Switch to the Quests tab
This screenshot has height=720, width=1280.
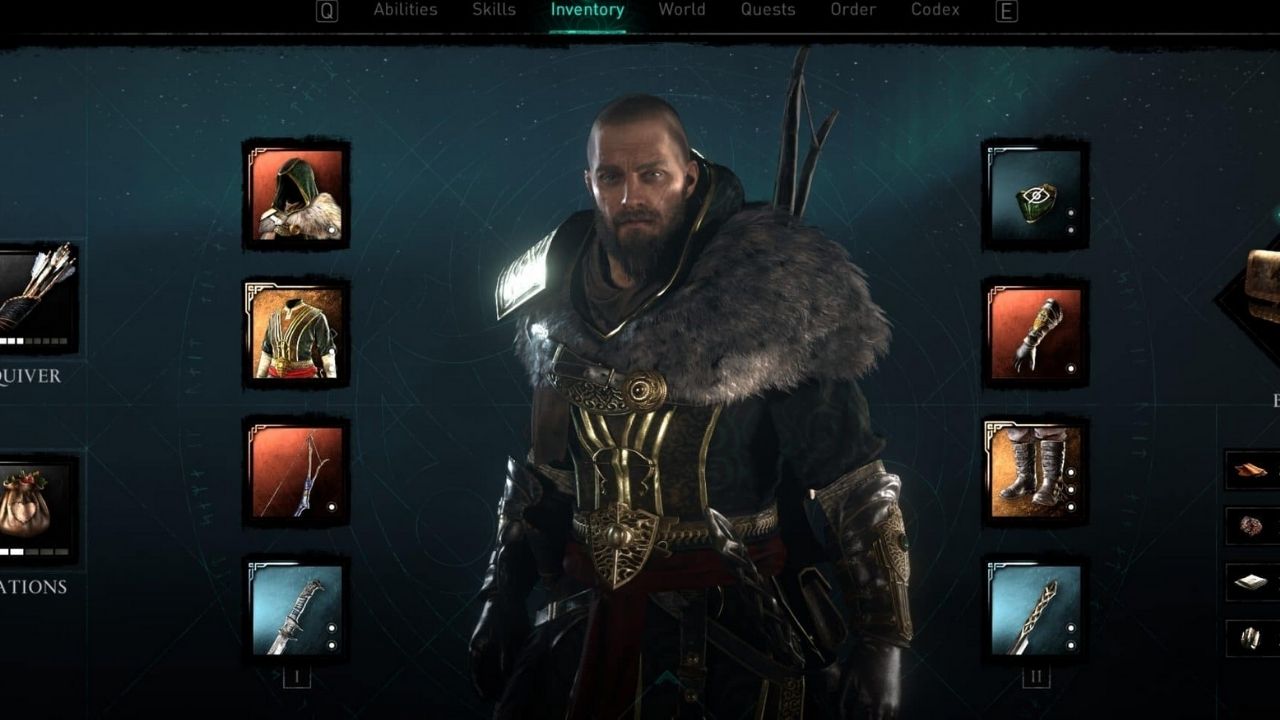(768, 10)
